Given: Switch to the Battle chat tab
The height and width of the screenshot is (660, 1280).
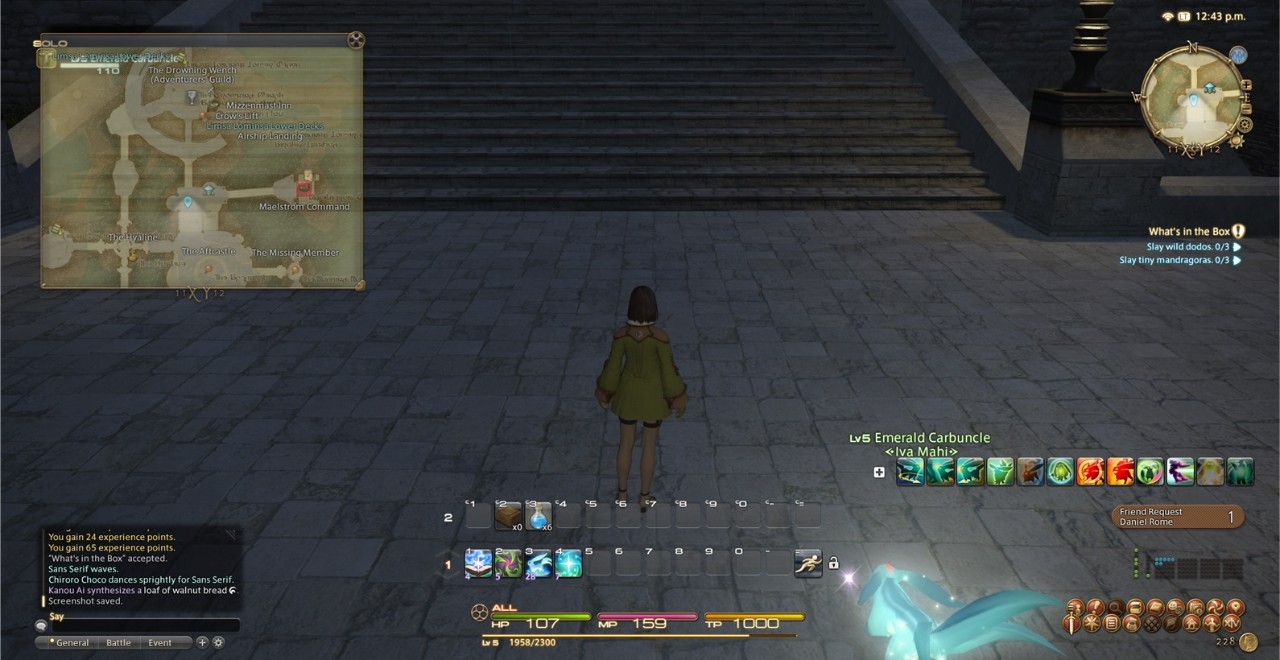Looking at the screenshot, I should click(x=118, y=643).
